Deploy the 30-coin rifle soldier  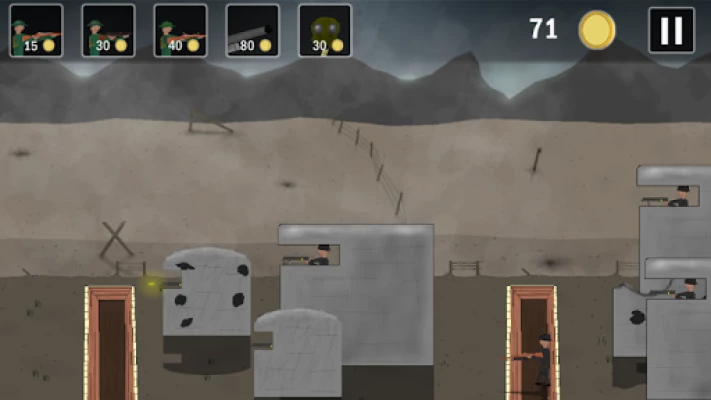pos(108,31)
